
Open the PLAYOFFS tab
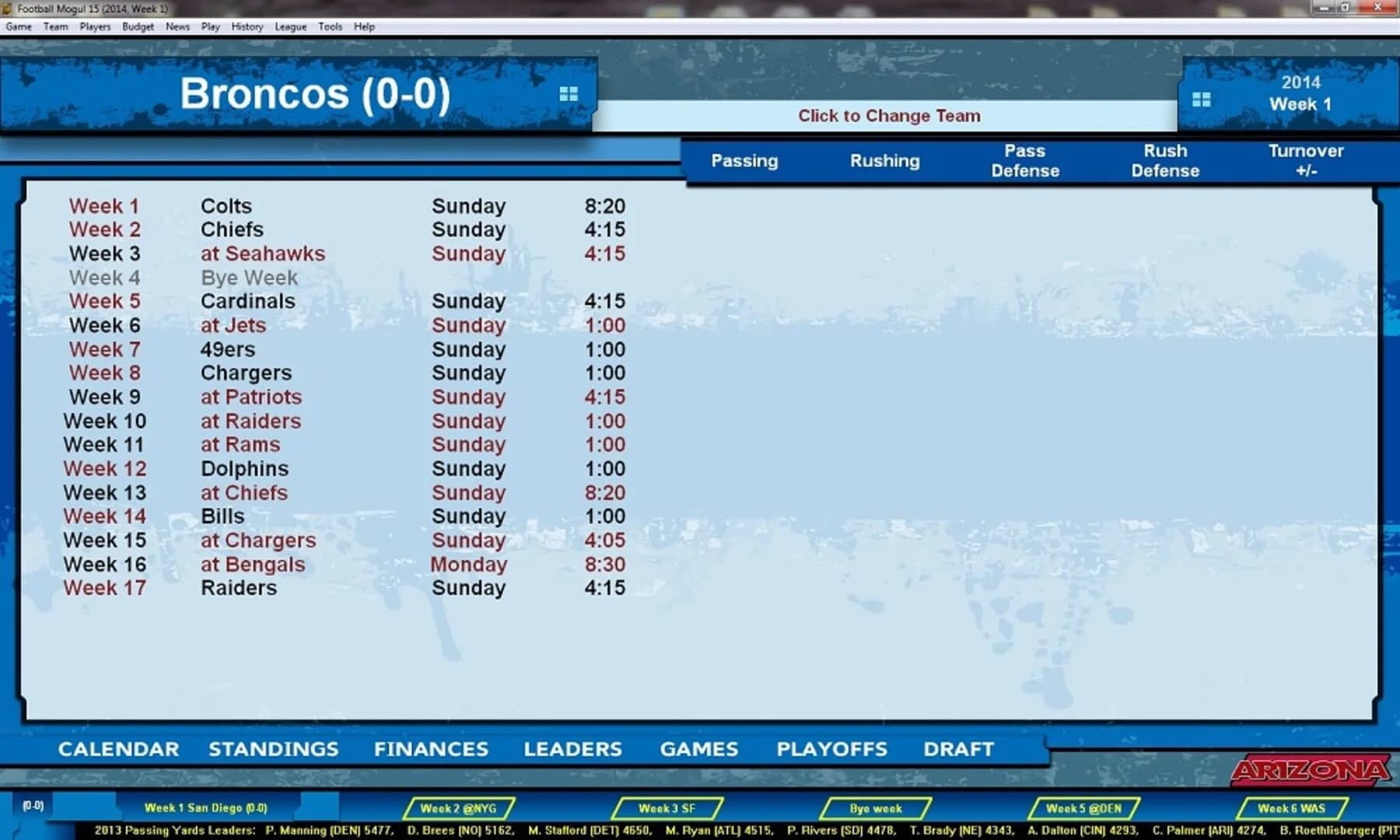pyautogui.click(x=831, y=749)
